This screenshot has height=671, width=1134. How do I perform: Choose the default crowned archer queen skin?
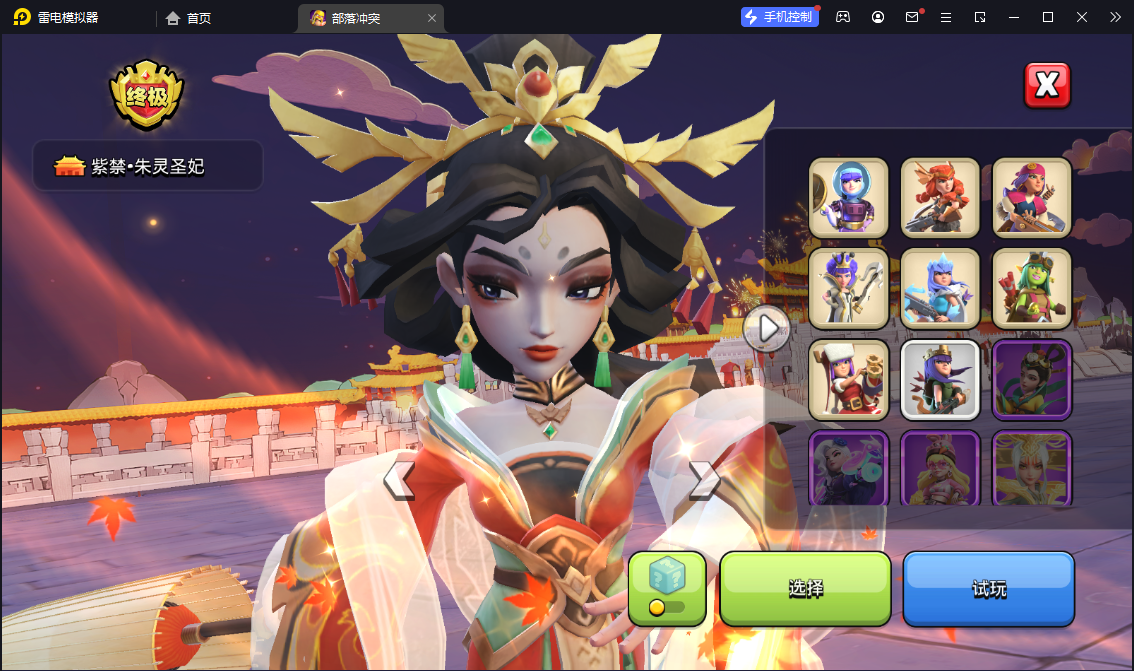pos(940,379)
